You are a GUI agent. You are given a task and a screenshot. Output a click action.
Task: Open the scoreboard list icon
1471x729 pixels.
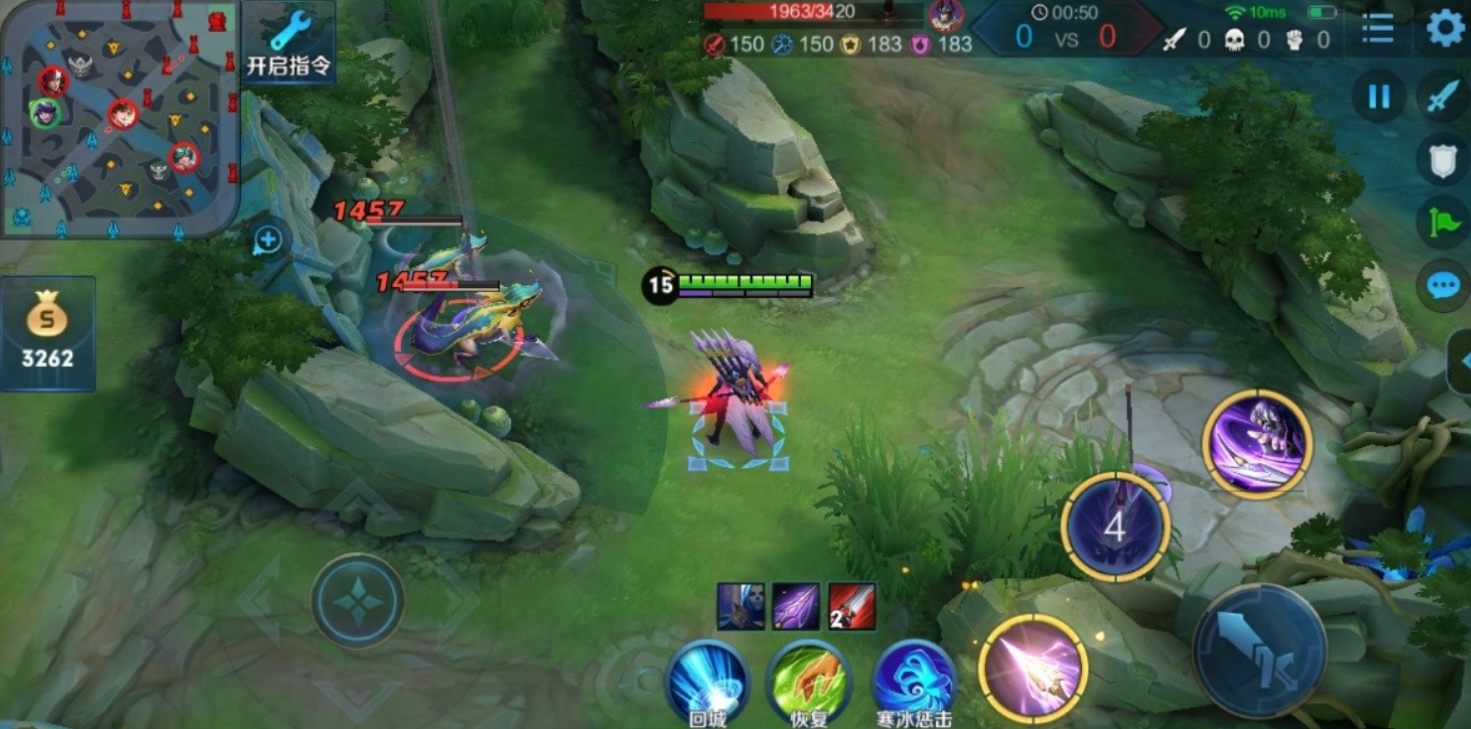point(1377,29)
